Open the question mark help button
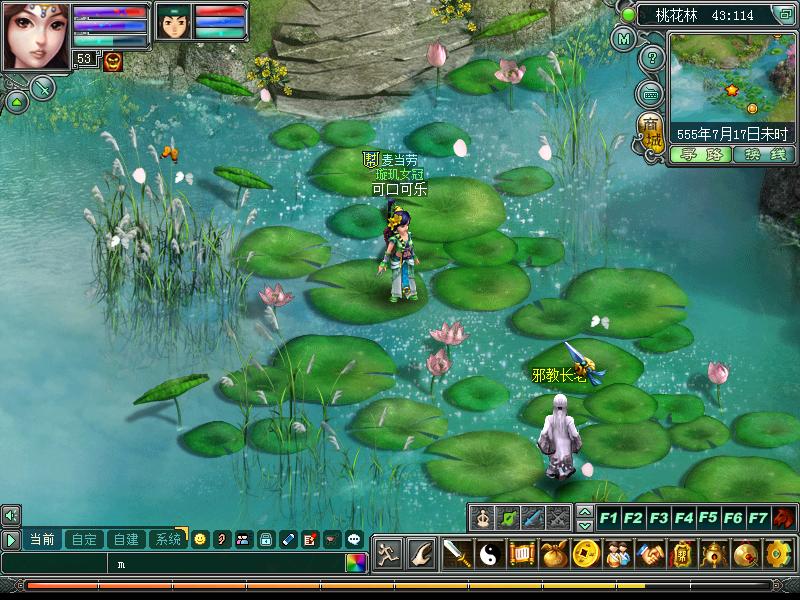Screen dimensions: 800x600 tap(651, 57)
